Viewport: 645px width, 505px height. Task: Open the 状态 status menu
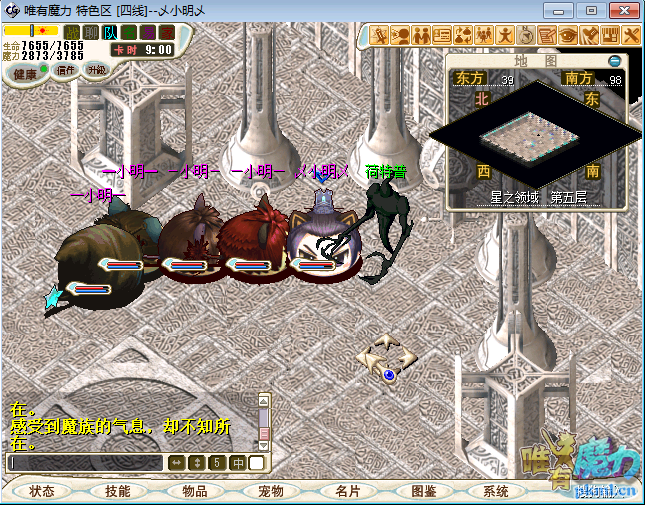click(42, 491)
